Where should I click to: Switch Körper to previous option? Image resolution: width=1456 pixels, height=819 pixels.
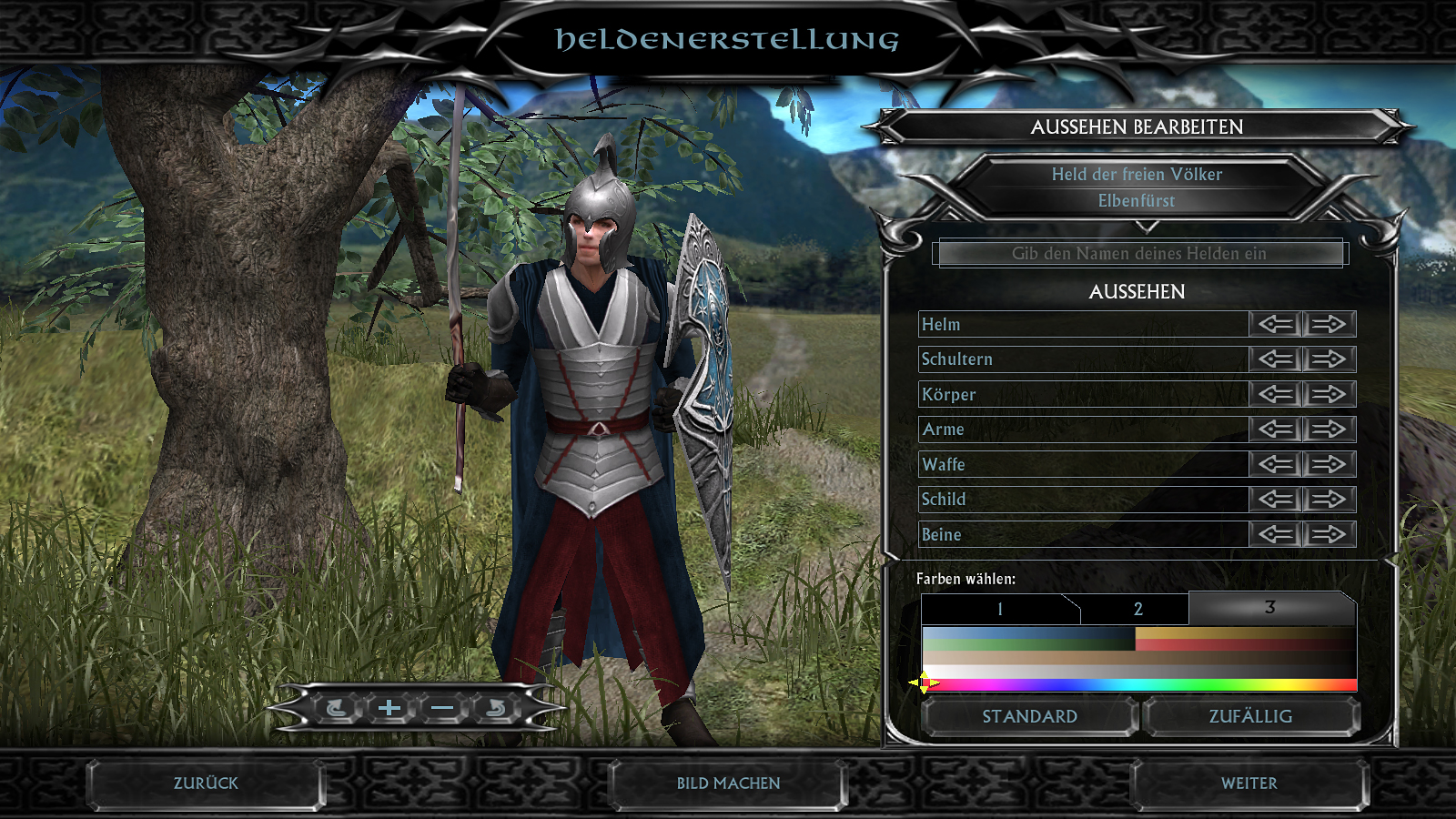point(1277,394)
